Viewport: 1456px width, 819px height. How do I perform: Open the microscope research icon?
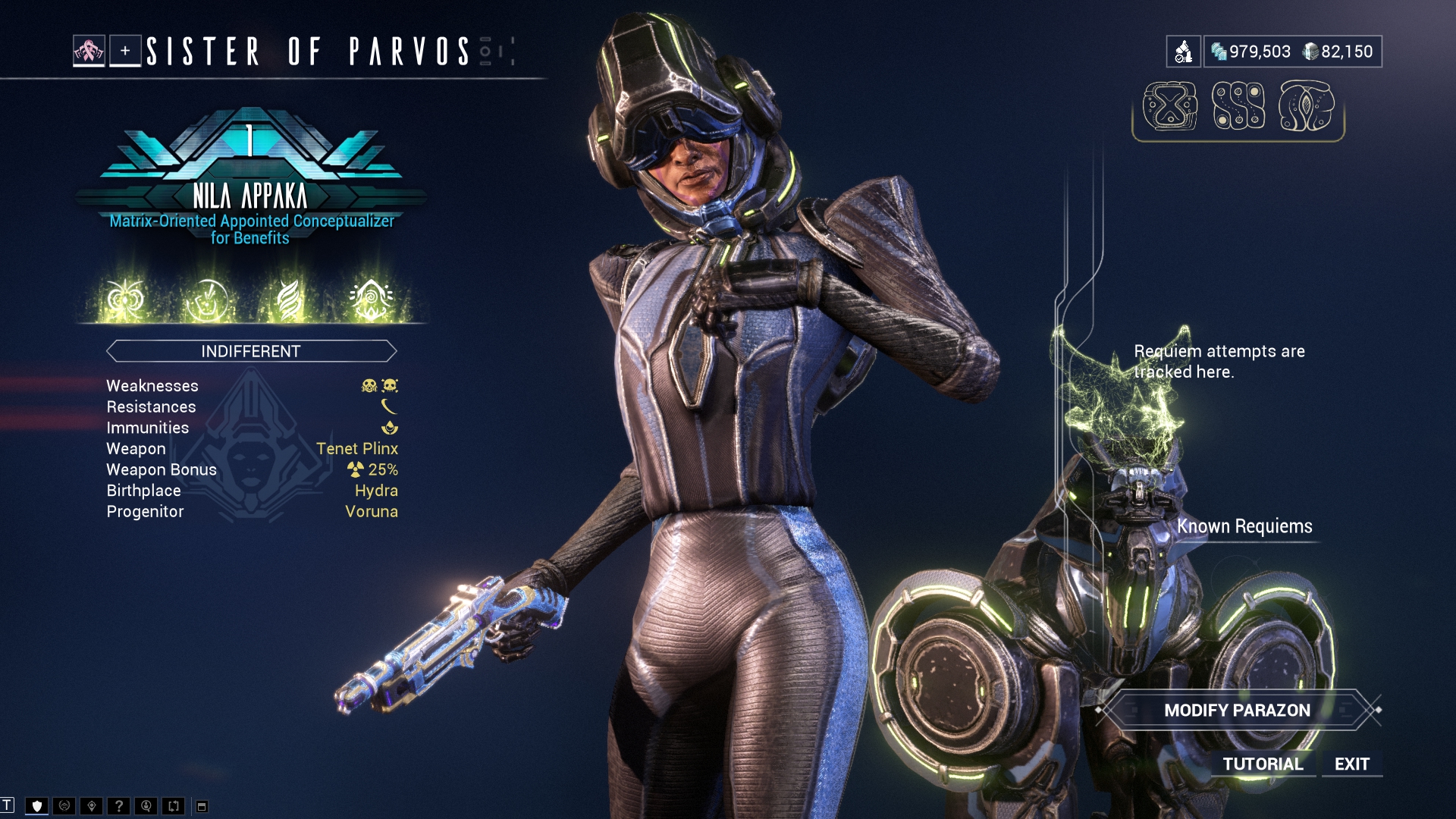pyautogui.click(x=1183, y=52)
